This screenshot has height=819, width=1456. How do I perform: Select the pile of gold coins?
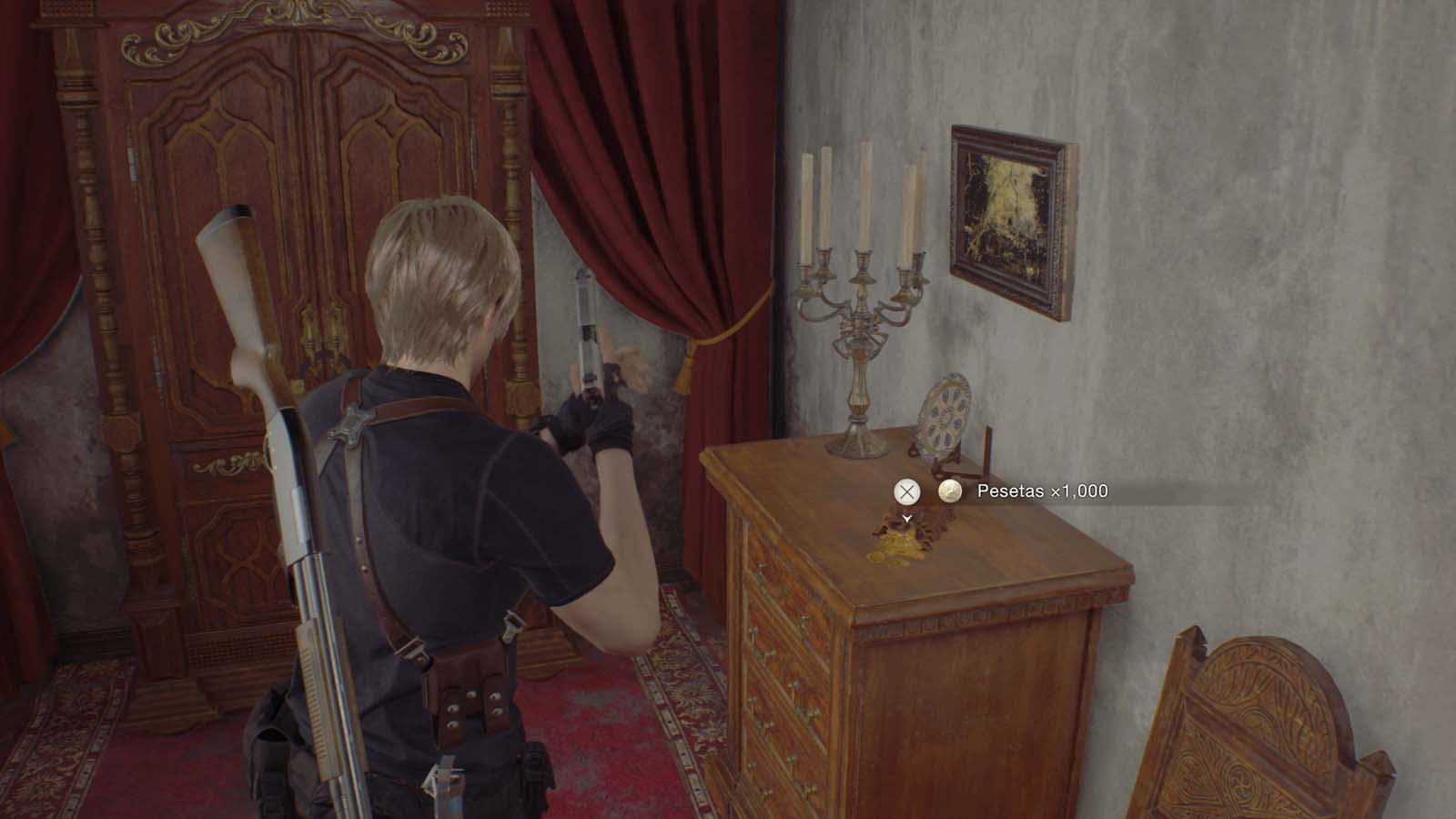pyautogui.click(x=896, y=546)
